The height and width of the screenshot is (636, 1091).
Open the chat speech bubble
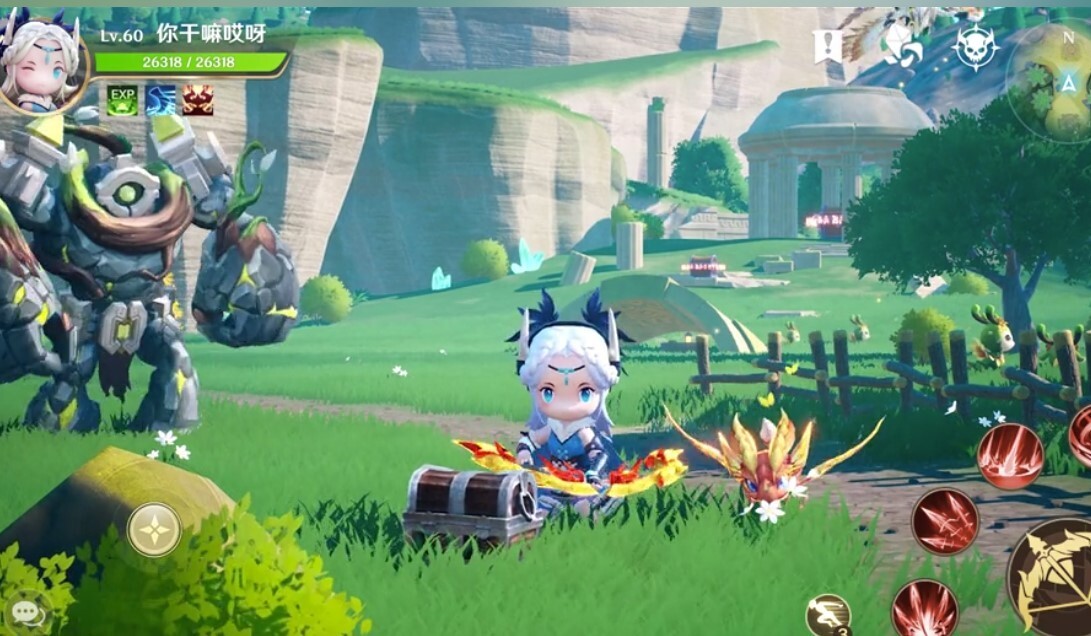[27, 612]
